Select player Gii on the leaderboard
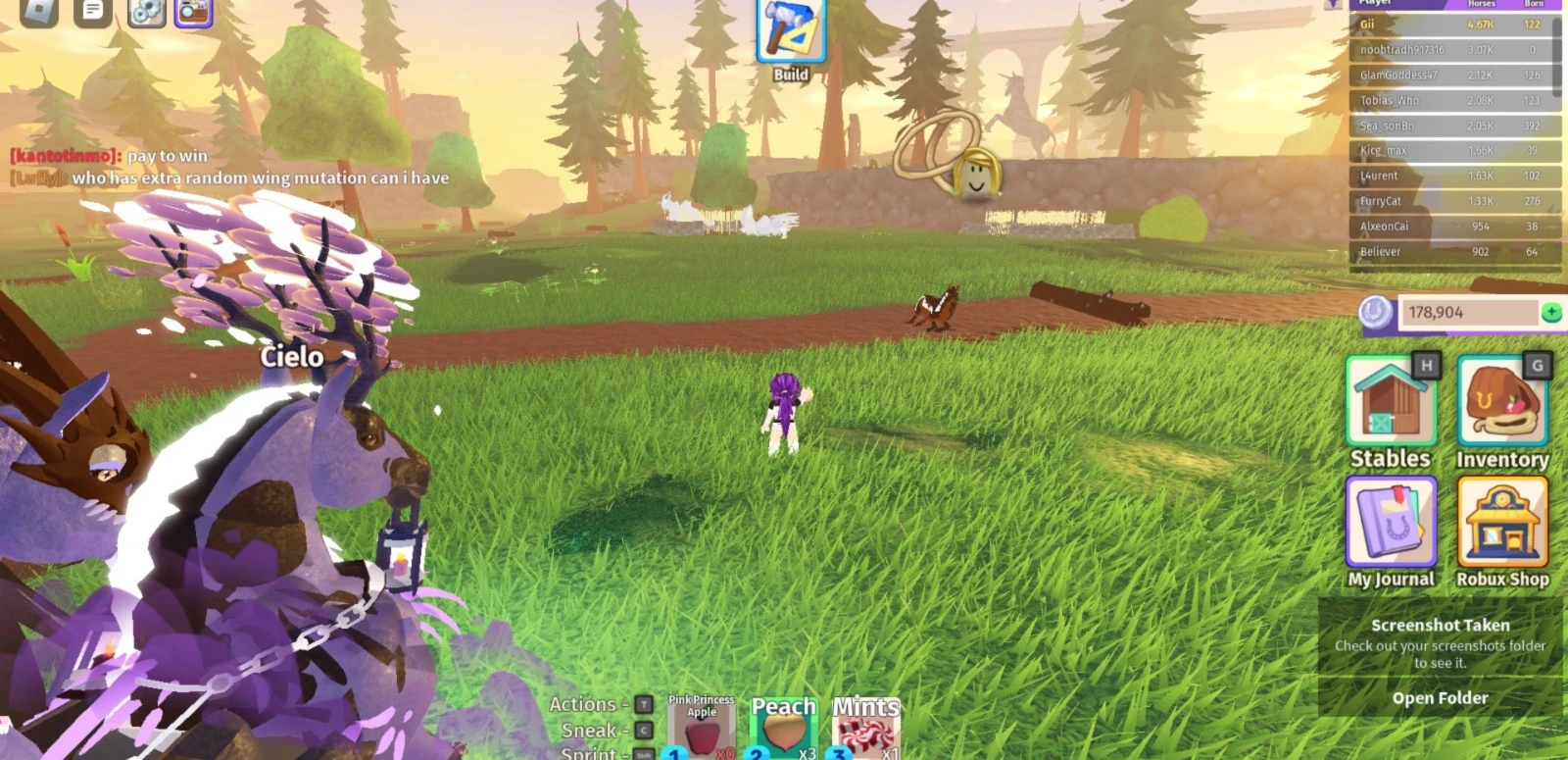Image resolution: width=1568 pixels, height=760 pixels. [x=1411, y=25]
